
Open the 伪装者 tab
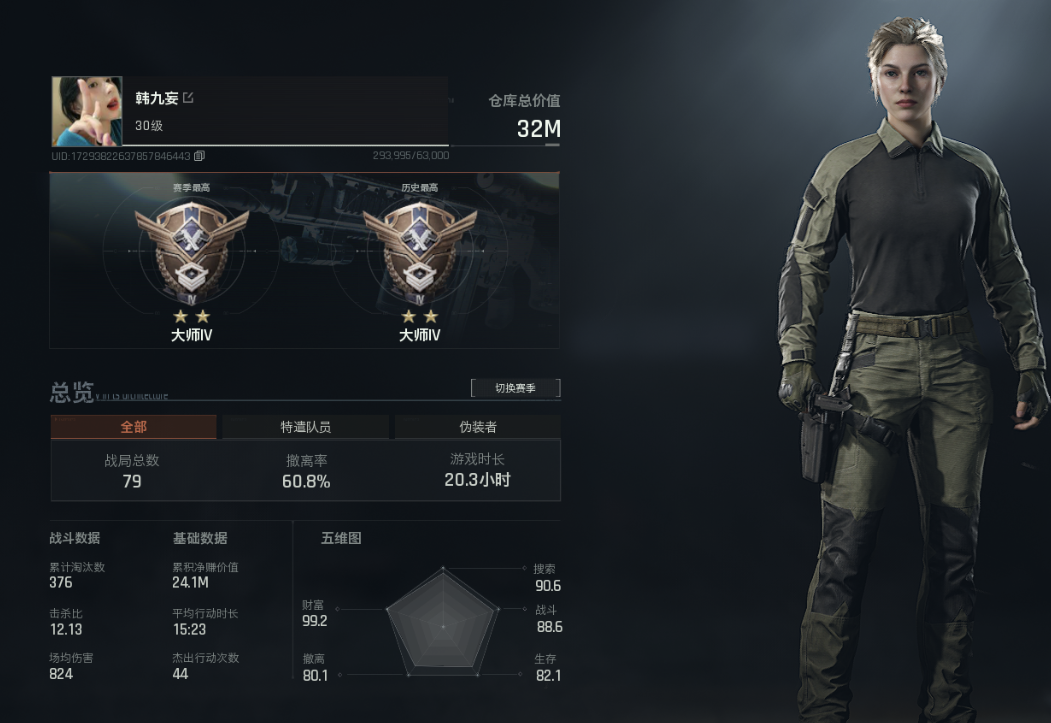point(477,427)
